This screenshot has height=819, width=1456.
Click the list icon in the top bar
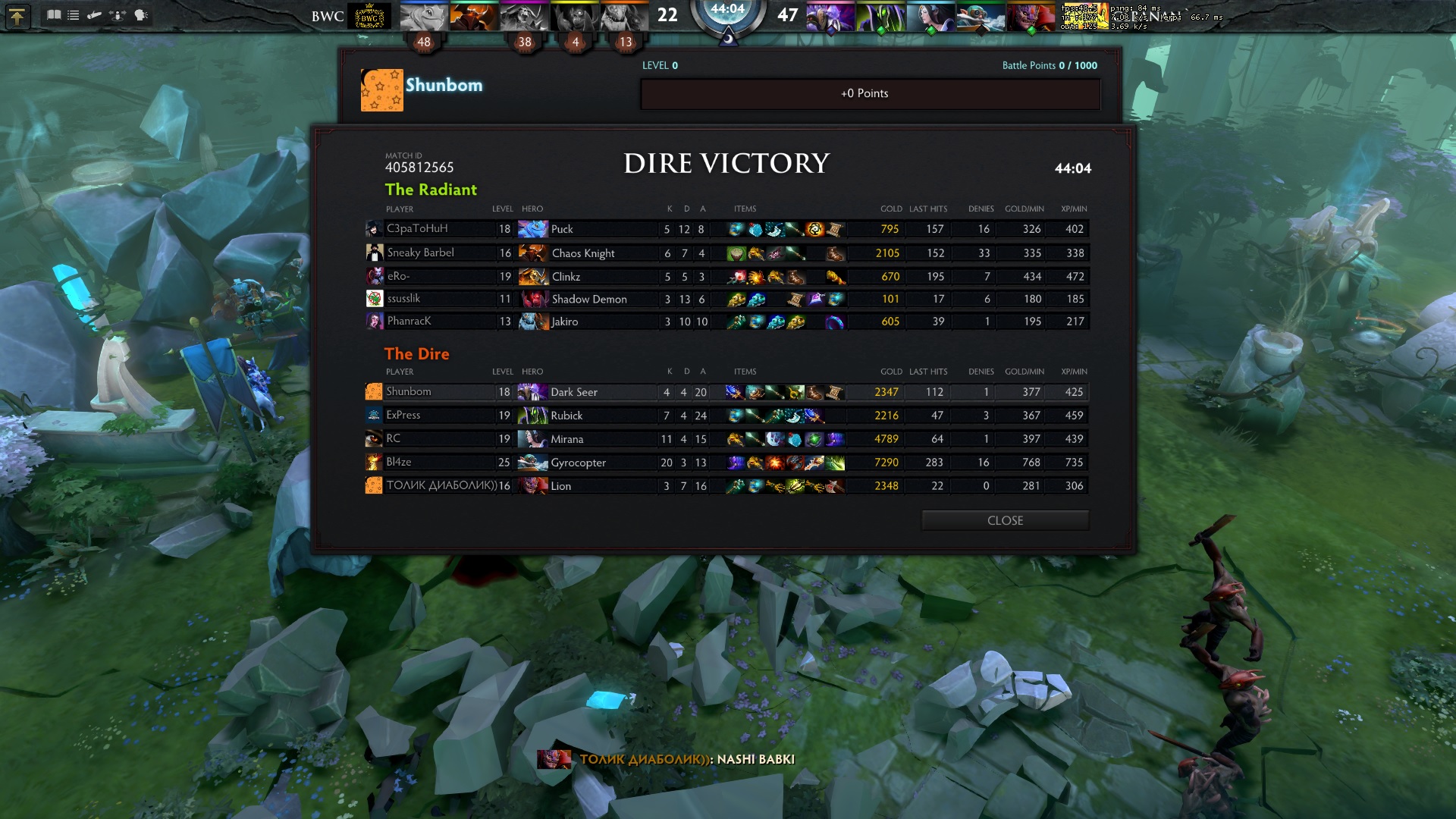(x=74, y=15)
